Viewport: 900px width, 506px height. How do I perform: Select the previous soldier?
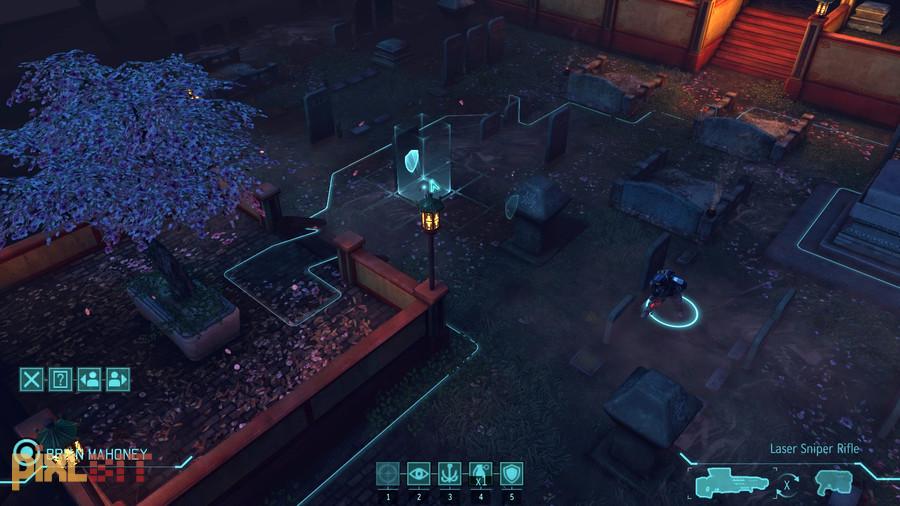[89, 379]
